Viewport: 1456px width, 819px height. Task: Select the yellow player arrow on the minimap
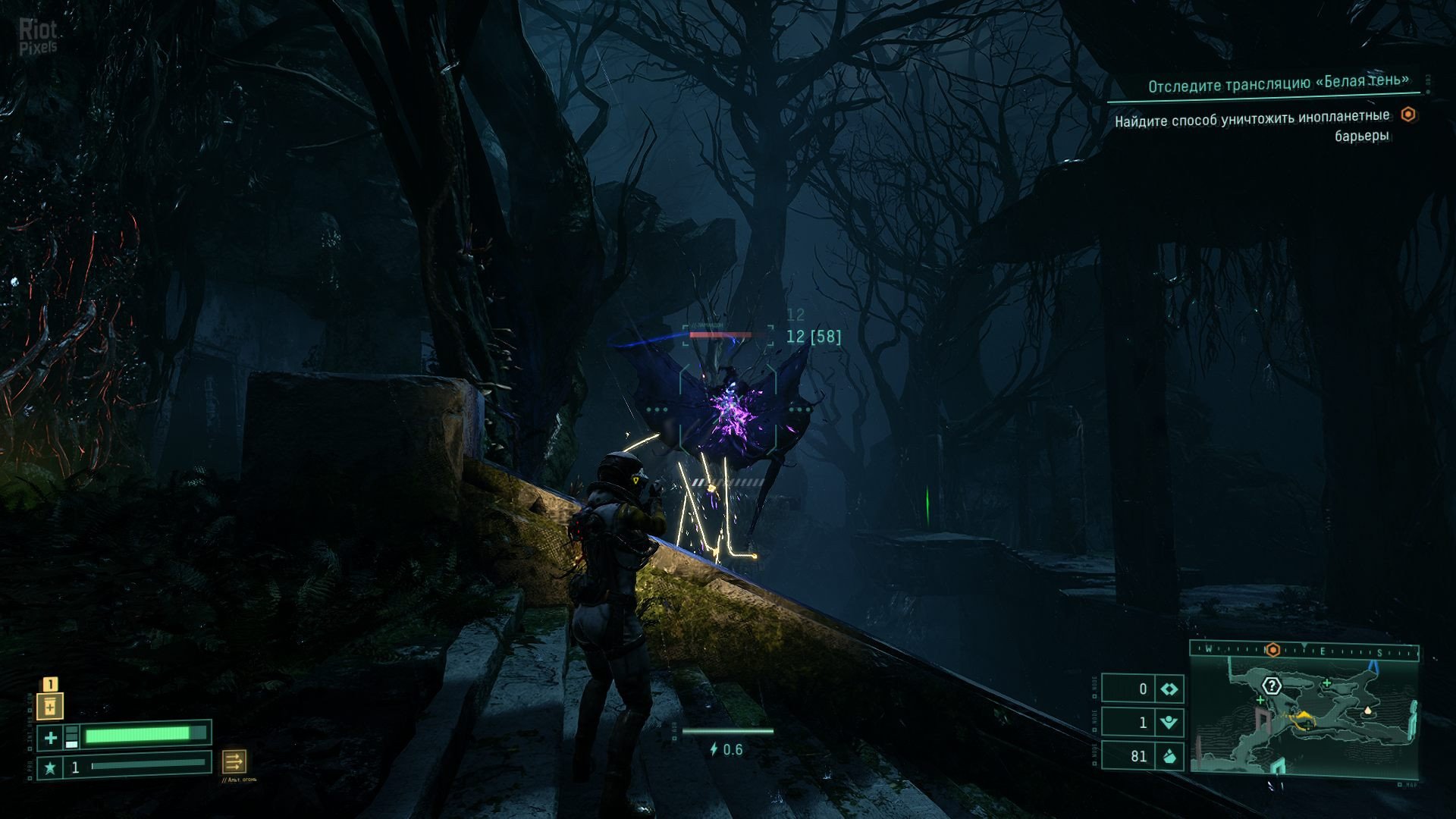(x=1304, y=716)
